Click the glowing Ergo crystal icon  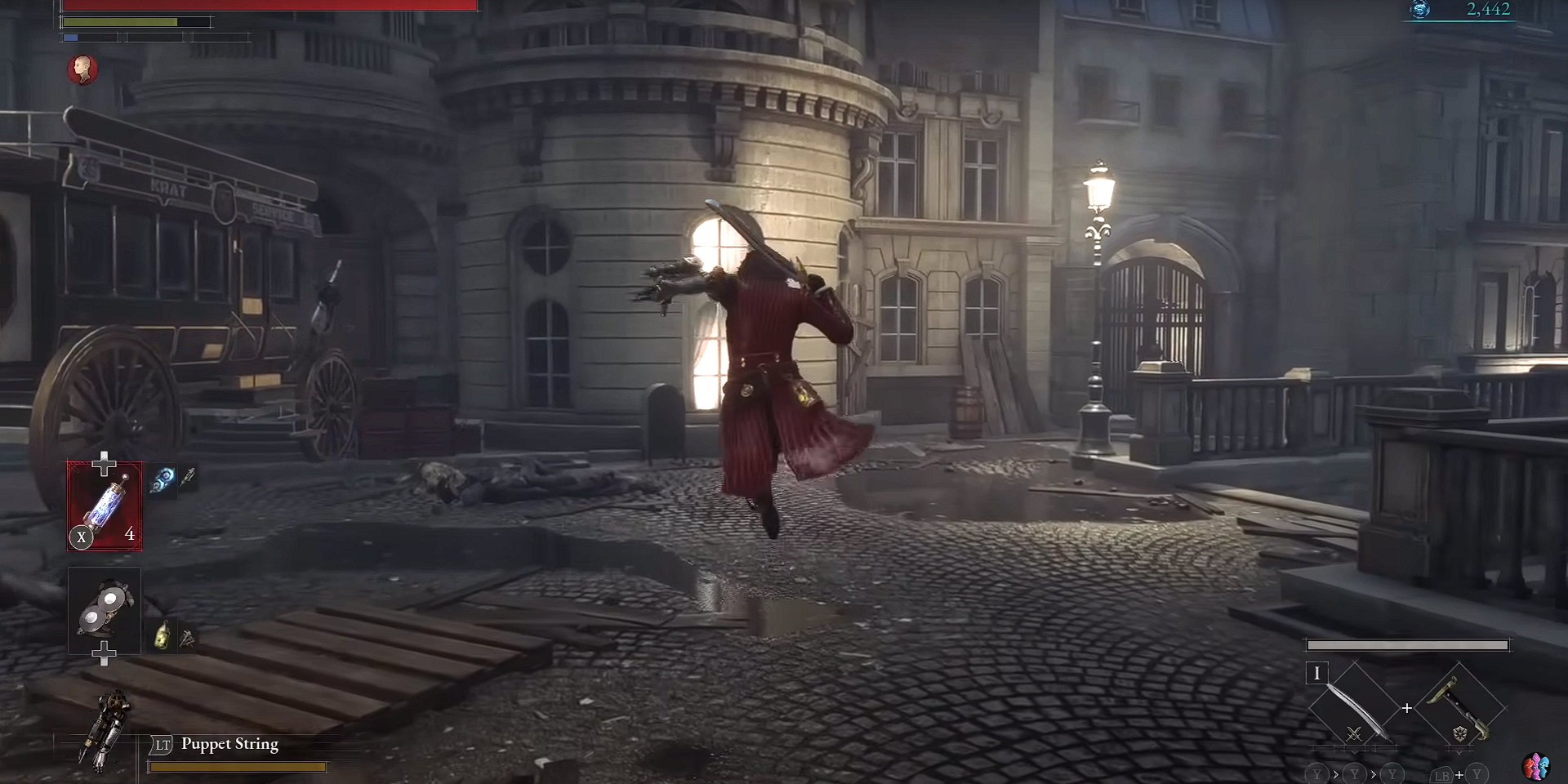tap(1419, 11)
